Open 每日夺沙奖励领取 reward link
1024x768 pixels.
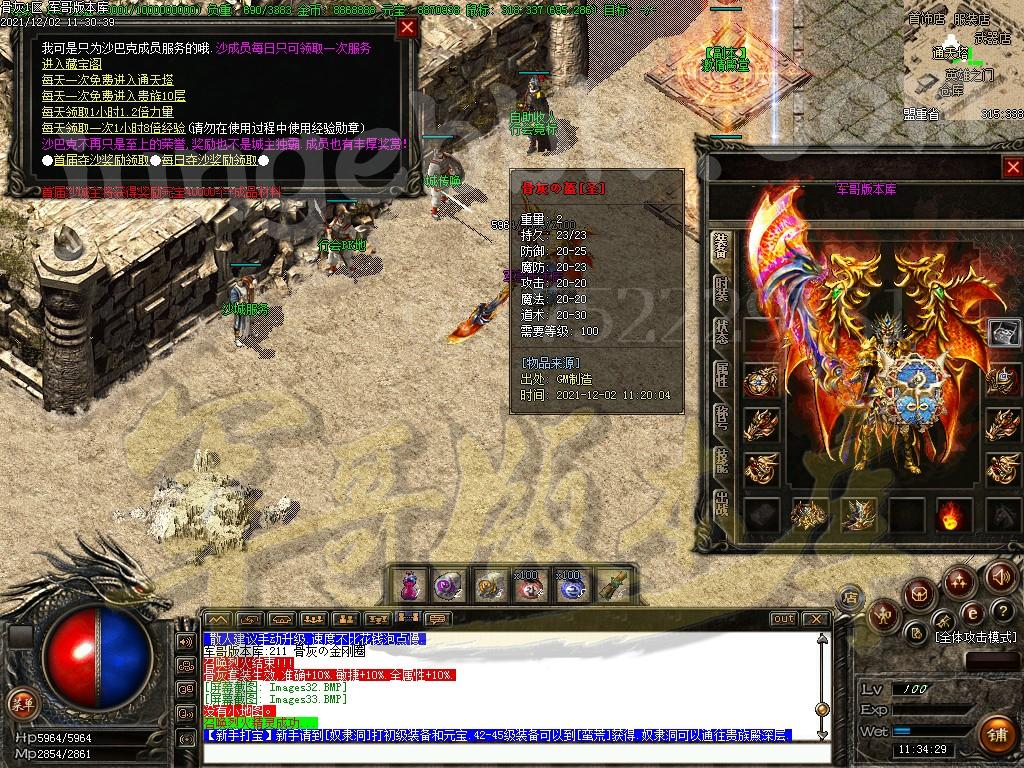coord(208,159)
